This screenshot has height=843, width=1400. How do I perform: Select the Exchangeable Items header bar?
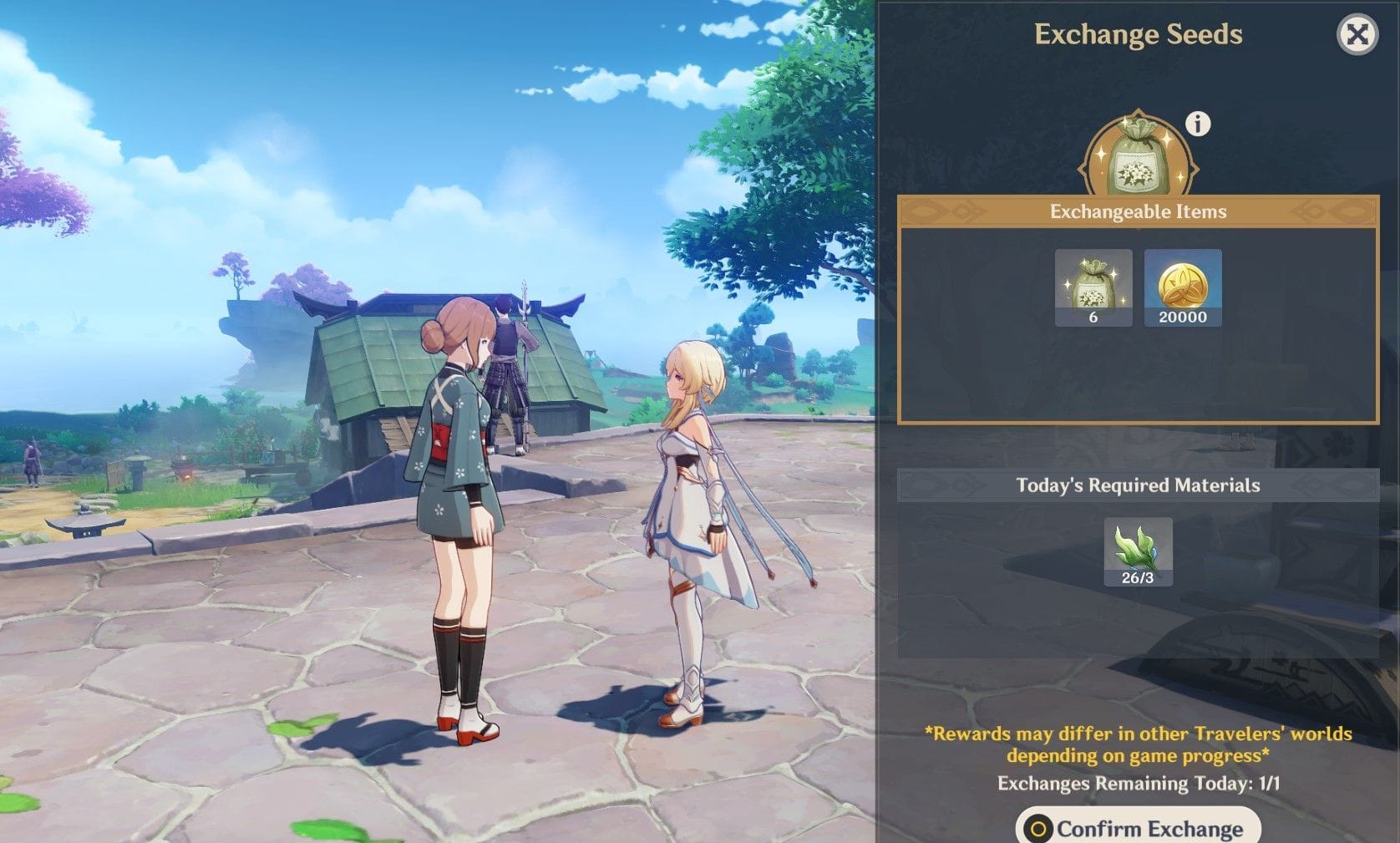point(1139,211)
